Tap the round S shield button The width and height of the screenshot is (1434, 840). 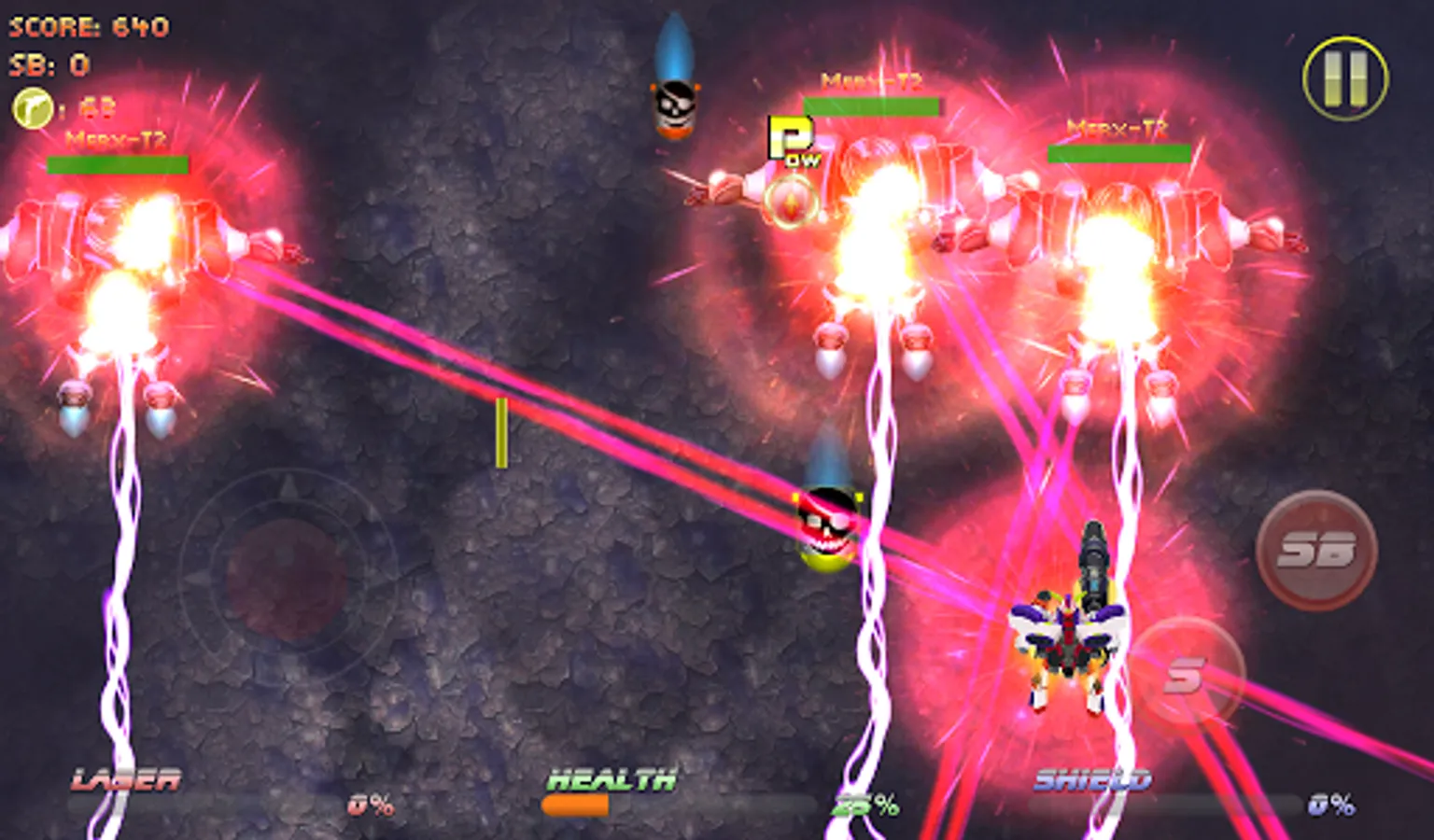(x=1186, y=674)
